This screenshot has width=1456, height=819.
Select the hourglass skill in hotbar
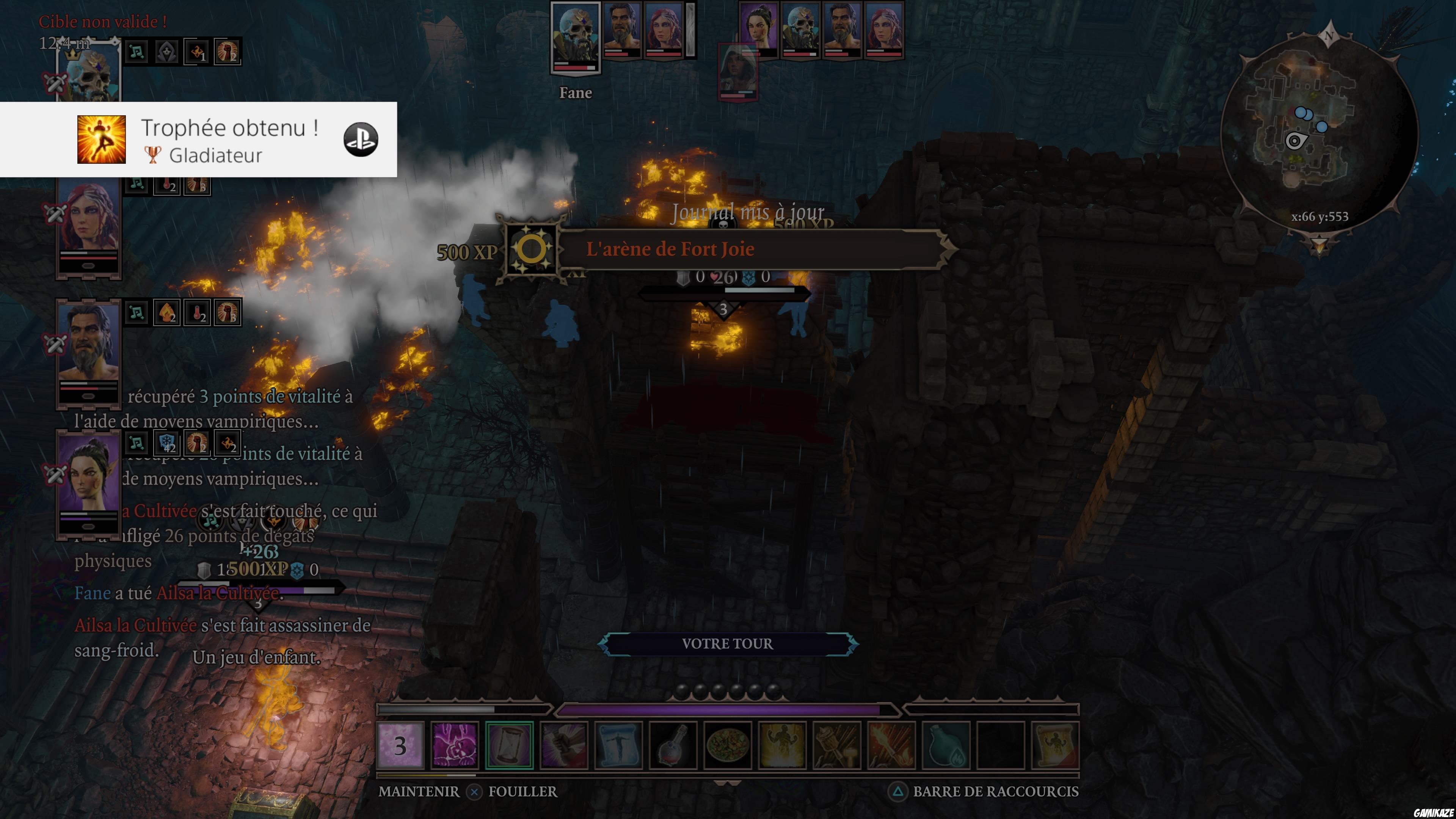pos(509,745)
